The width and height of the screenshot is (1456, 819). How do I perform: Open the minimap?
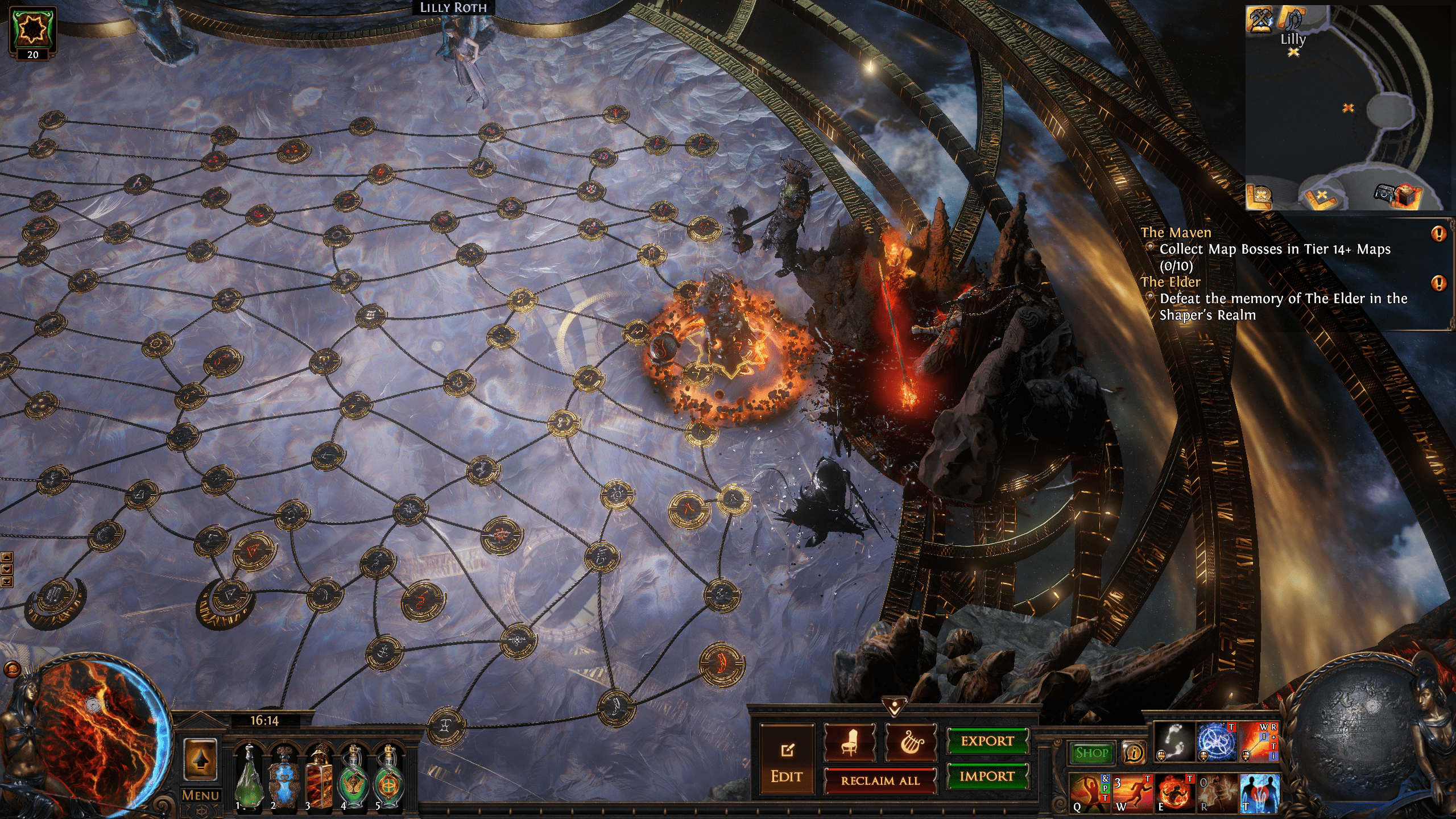(x=1345, y=108)
